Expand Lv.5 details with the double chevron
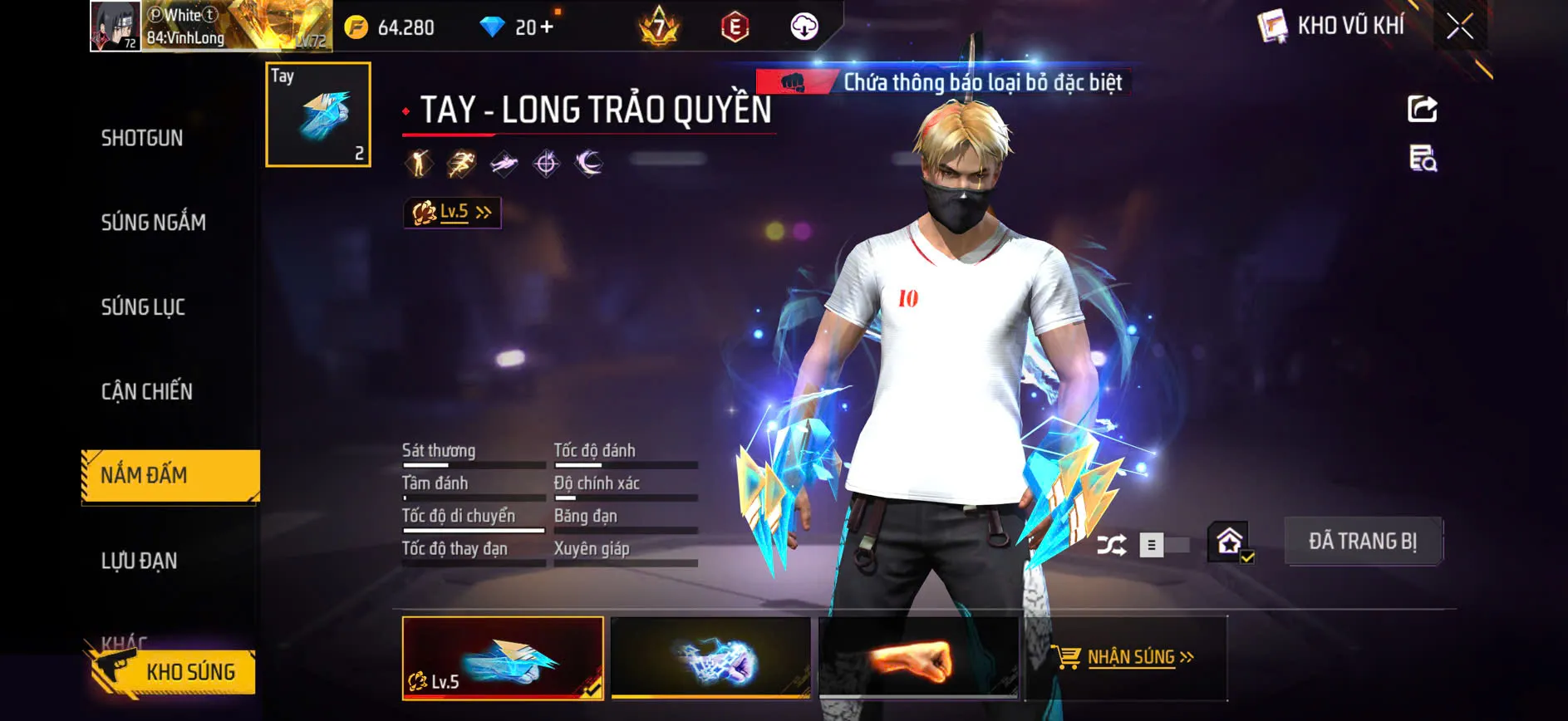The height and width of the screenshot is (721, 1568). click(x=485, y=213)
